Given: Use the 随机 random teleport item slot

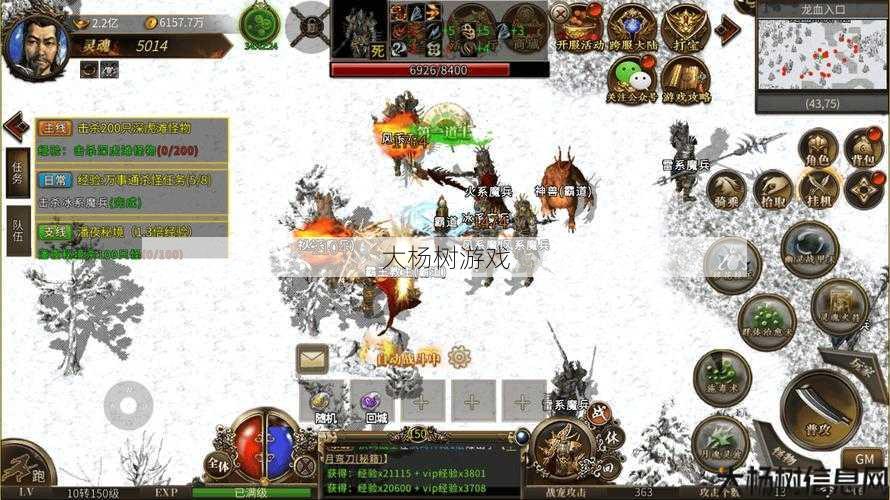Looking at the screenshot, I should tap(323, 402).
